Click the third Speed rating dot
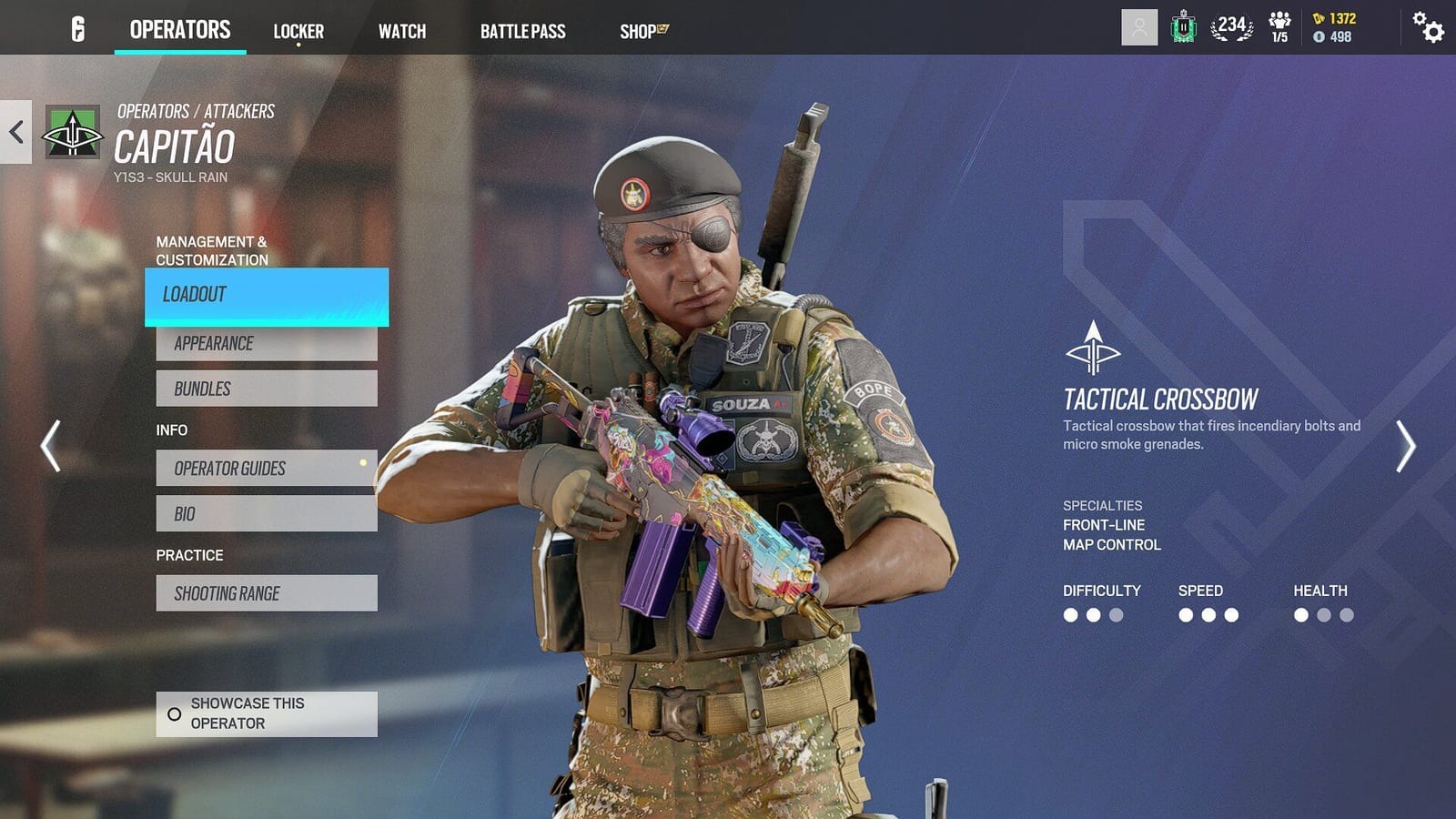Image resolution: width=1456 pixels, height=819 pixels. (1231, 615)
